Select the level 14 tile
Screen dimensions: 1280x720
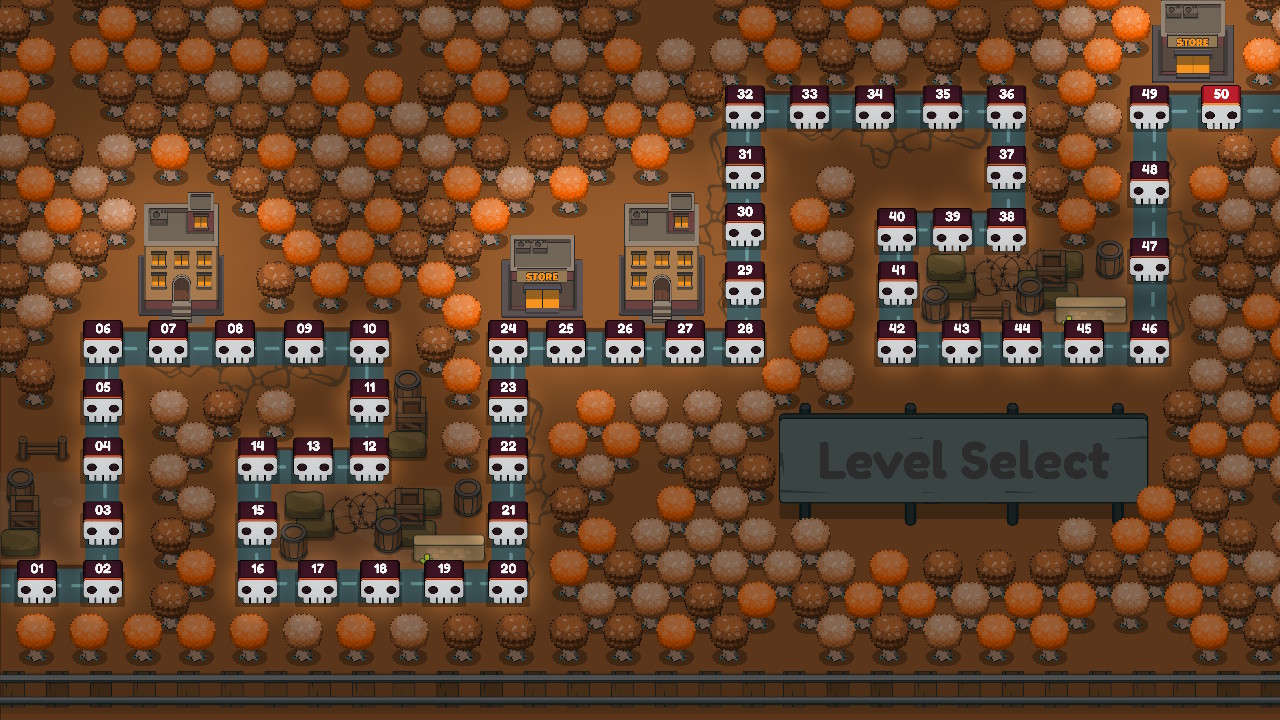coord(257,459)
